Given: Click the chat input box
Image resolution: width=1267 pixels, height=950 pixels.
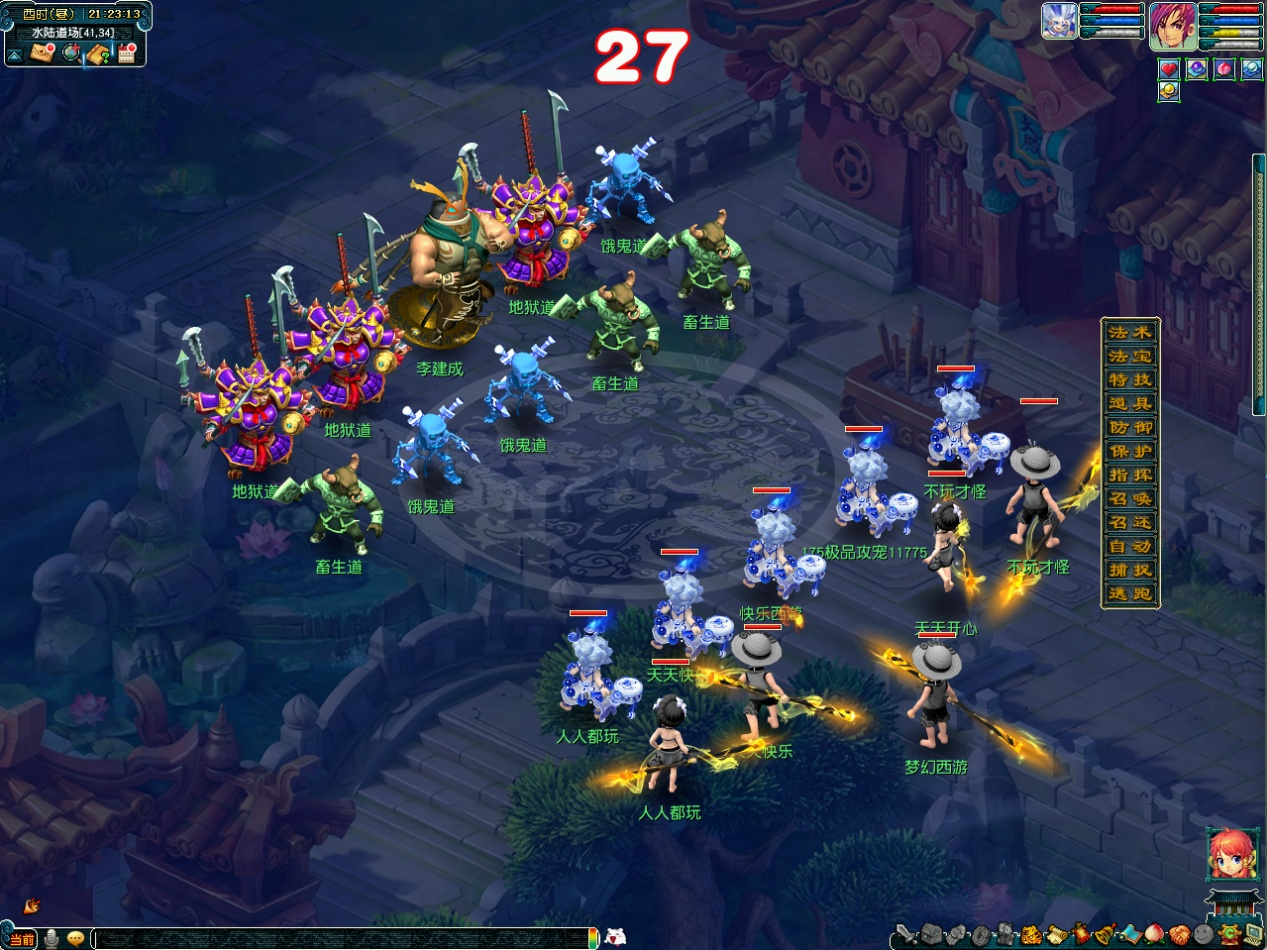Looking at the screenshot, I should [x=340, y=938].
